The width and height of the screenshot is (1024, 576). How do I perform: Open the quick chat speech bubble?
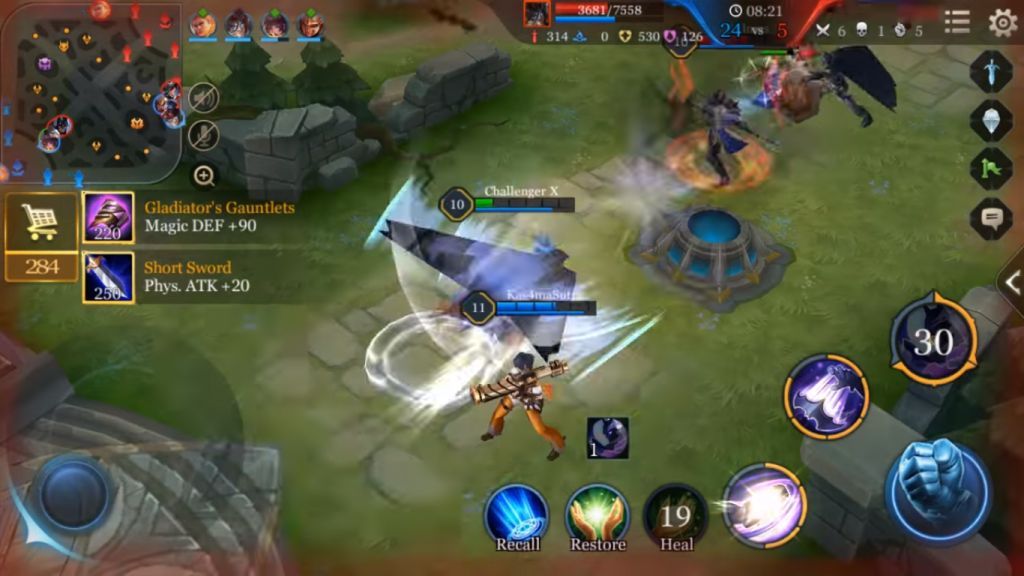click(990, 218)
